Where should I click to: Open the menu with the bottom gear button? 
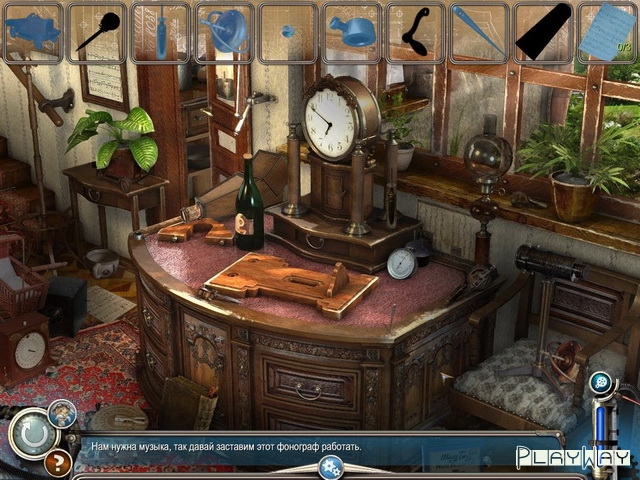[331, 466]
